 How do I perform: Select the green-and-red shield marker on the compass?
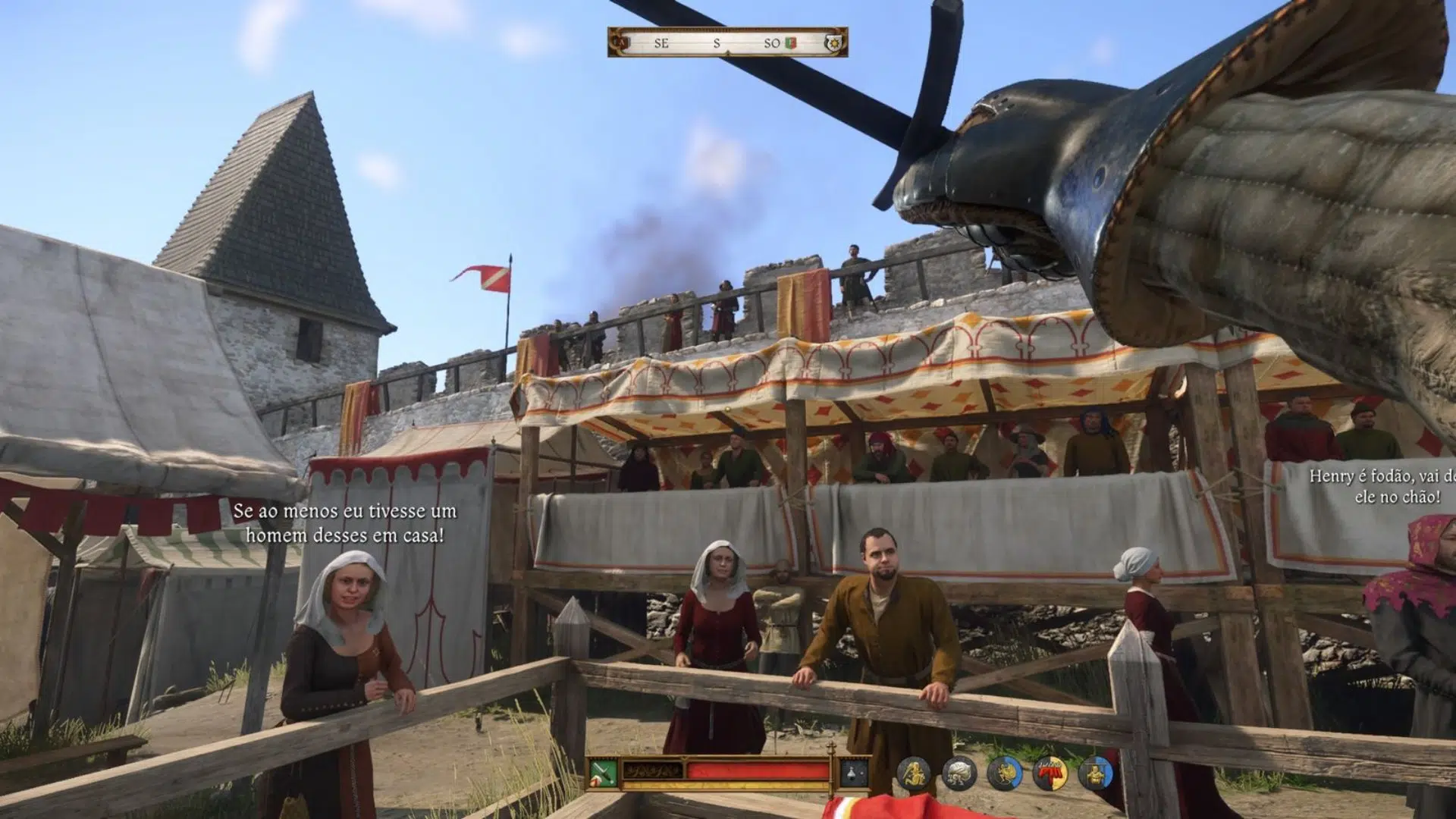pyautogui.click(x=791, y=43)
